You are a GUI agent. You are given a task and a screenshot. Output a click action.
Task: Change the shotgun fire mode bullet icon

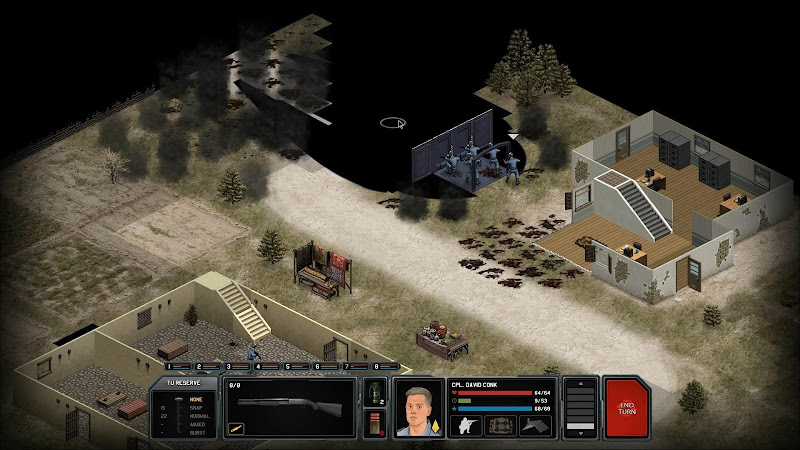[237, 428]
